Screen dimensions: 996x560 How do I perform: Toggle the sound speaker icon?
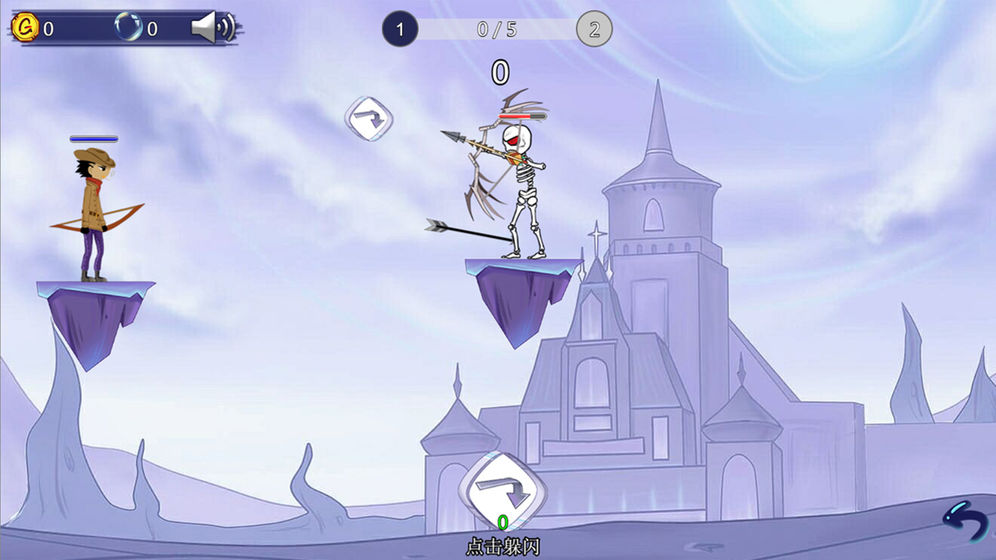click(211, 28)
